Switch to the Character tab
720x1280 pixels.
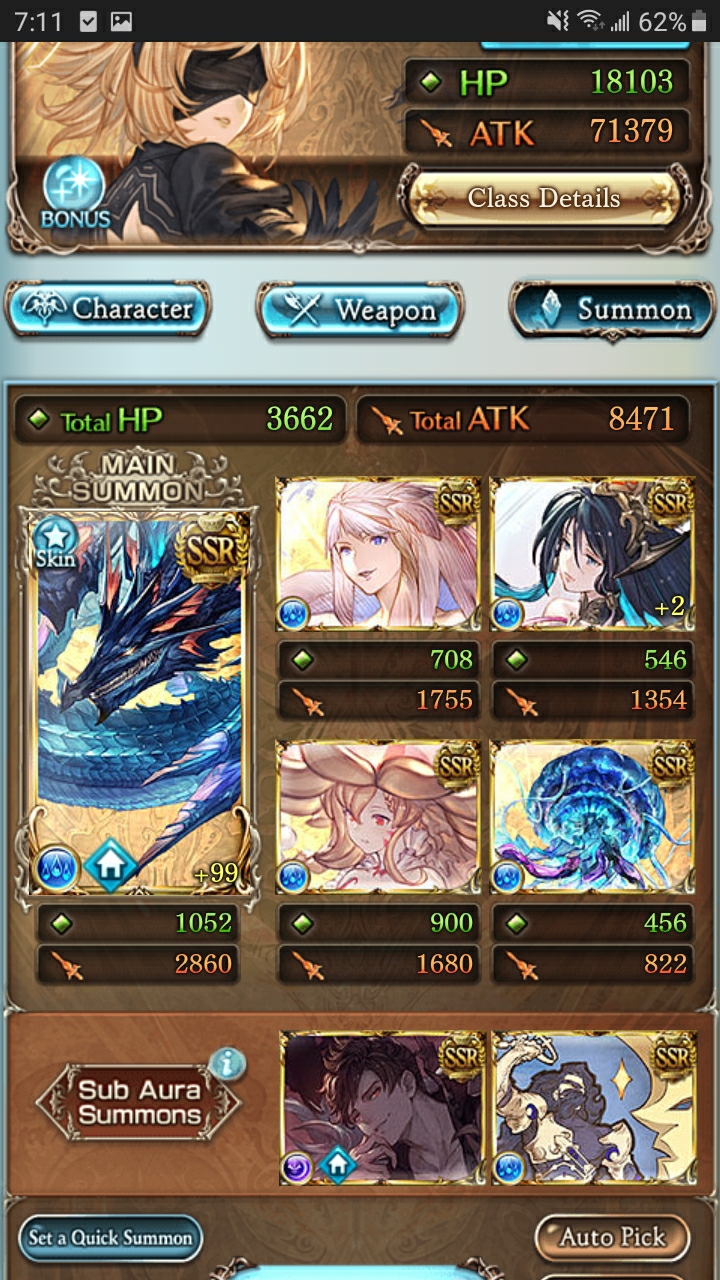(x=108, y=309)
